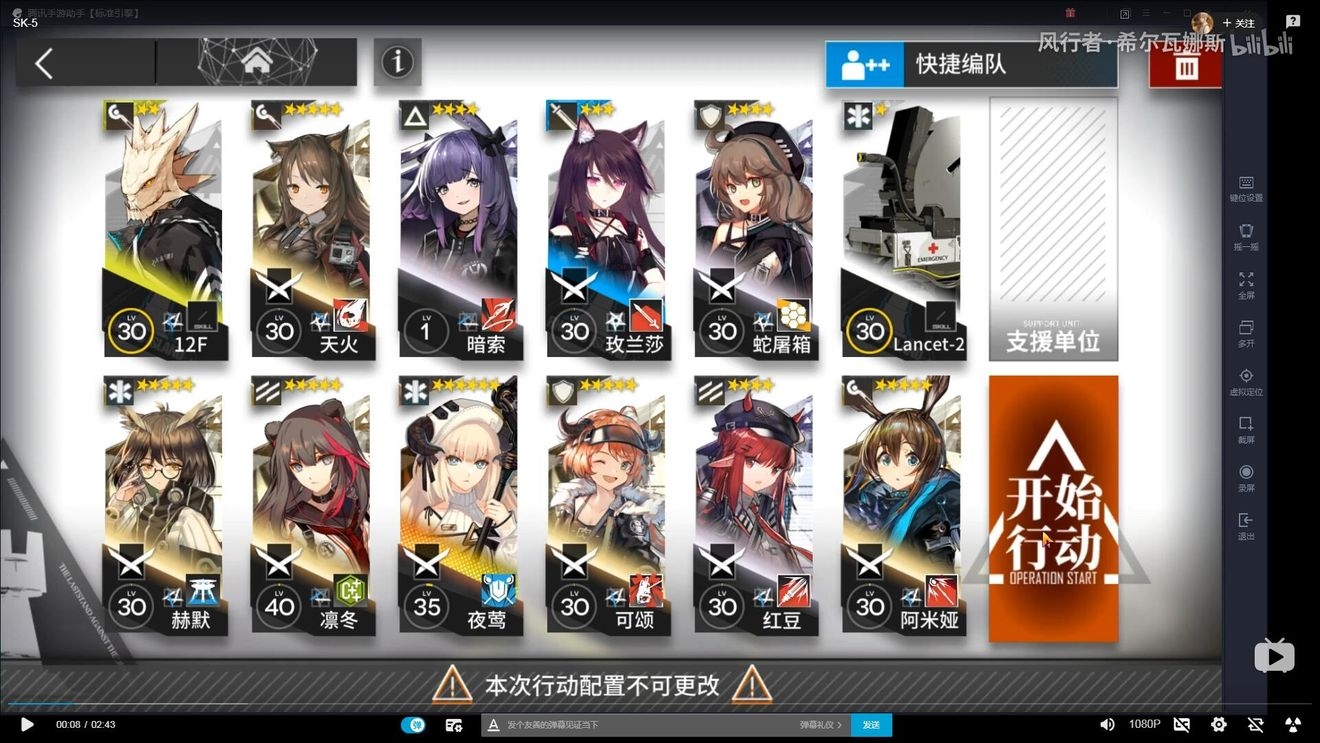Pick the operator card 玫兰莎
Viewport: 1320px width, 743px height.
pyautogui.click(x=607, y=230)
